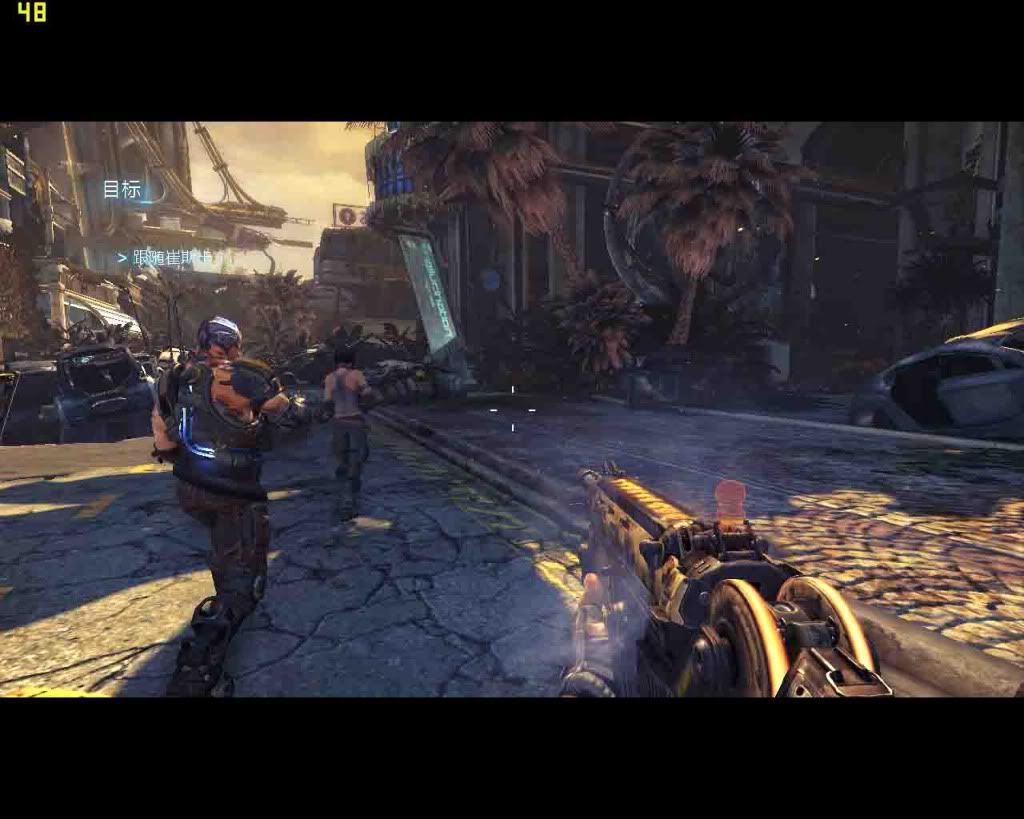
Task: Select the 跟随 objective entry line
Action: 168,258
